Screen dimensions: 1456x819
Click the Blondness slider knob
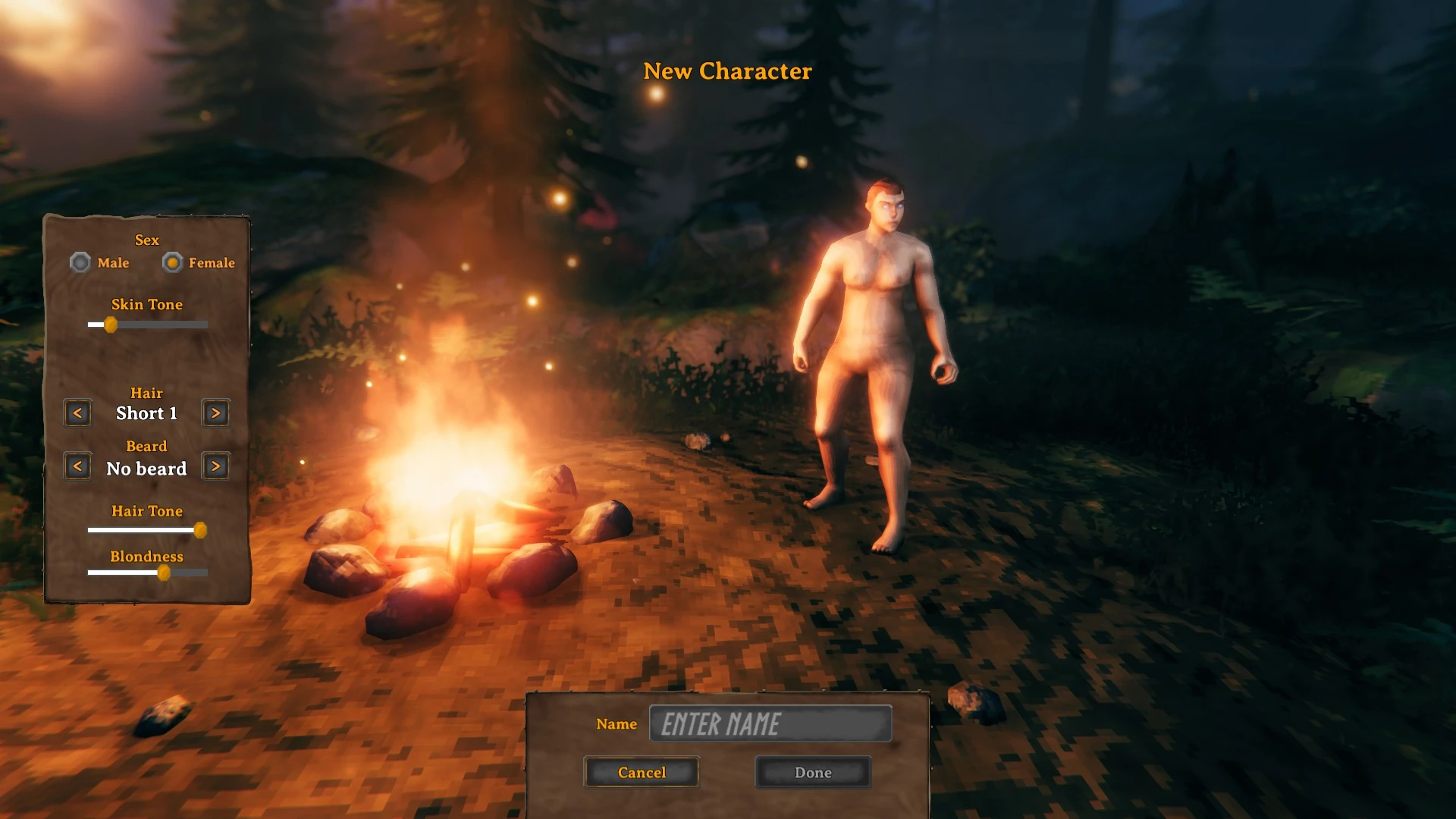[x=166, y=573]
